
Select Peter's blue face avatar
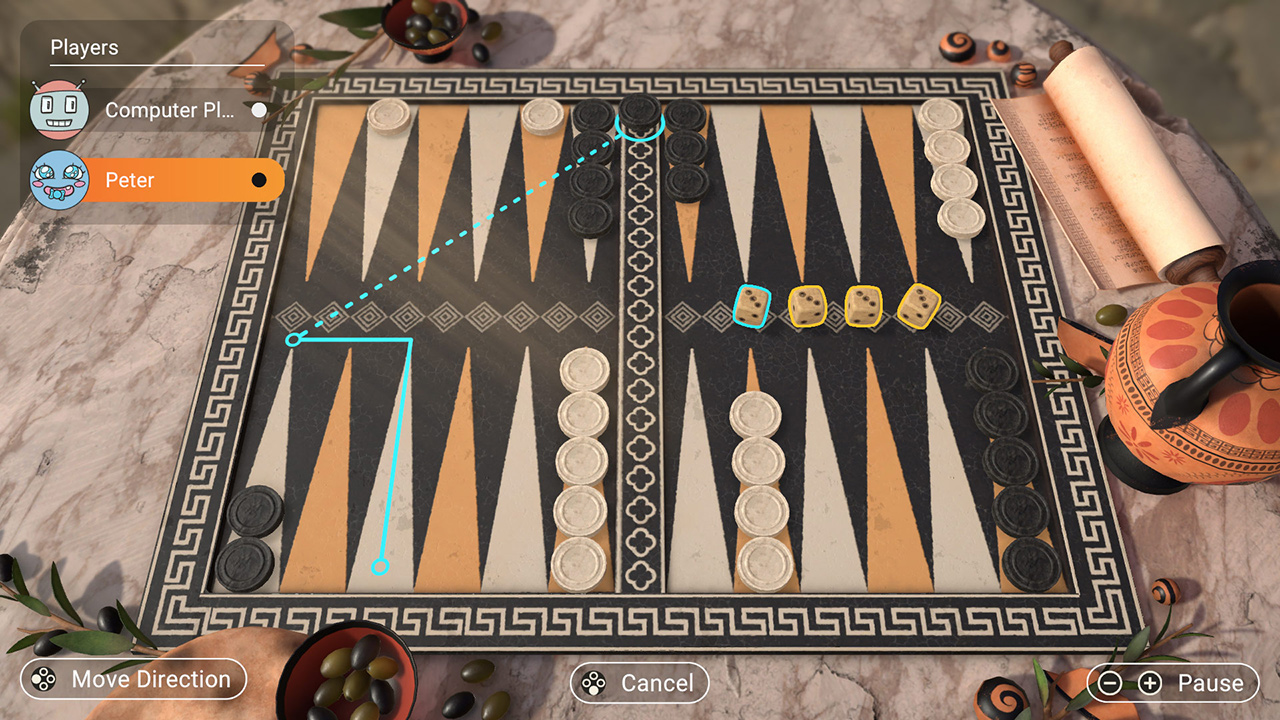click(x=57, y=180)
